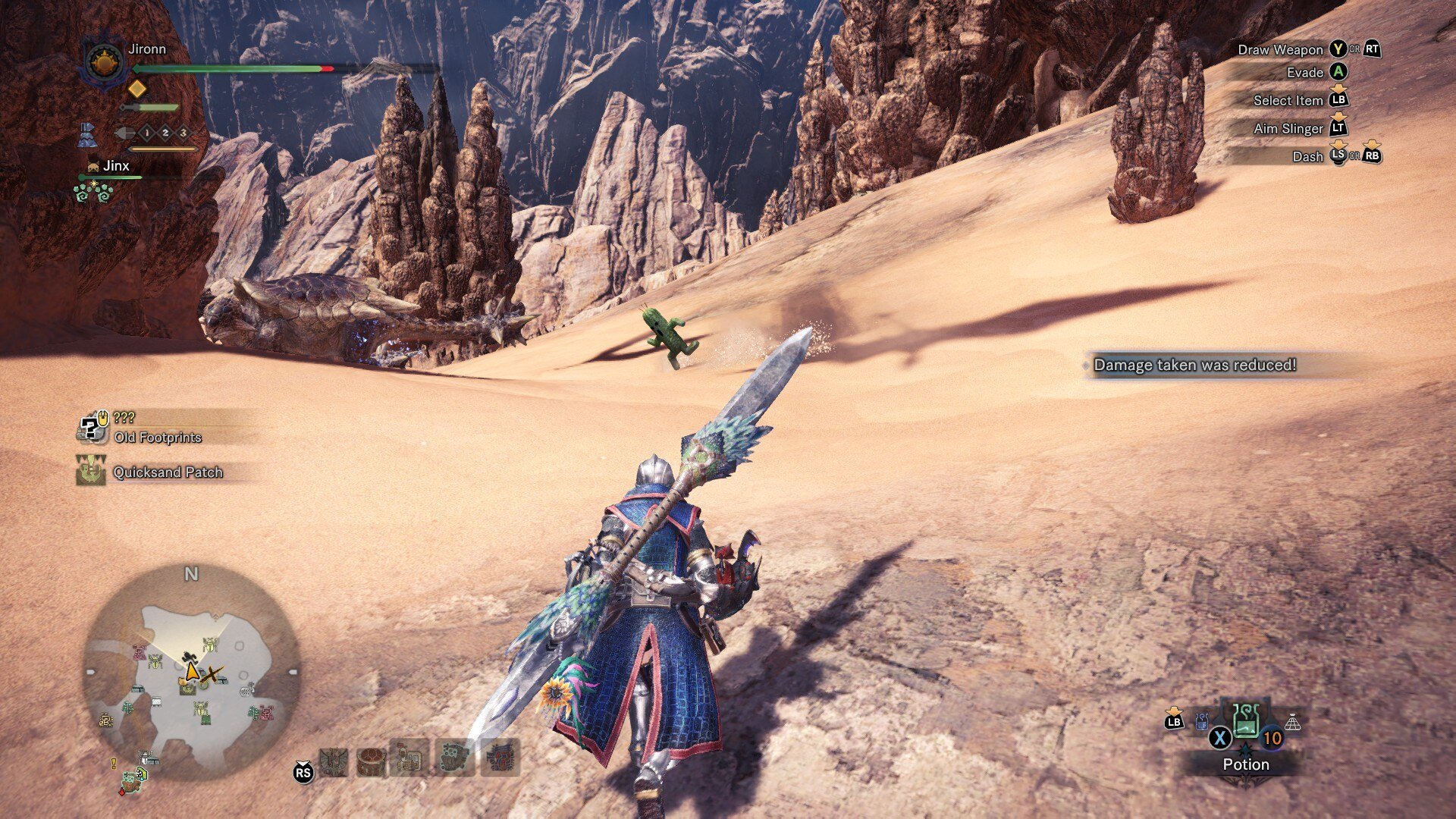Select the Quicksand Patch notification
Viewport: 1456px width, 819px height.
pos(168,472)
